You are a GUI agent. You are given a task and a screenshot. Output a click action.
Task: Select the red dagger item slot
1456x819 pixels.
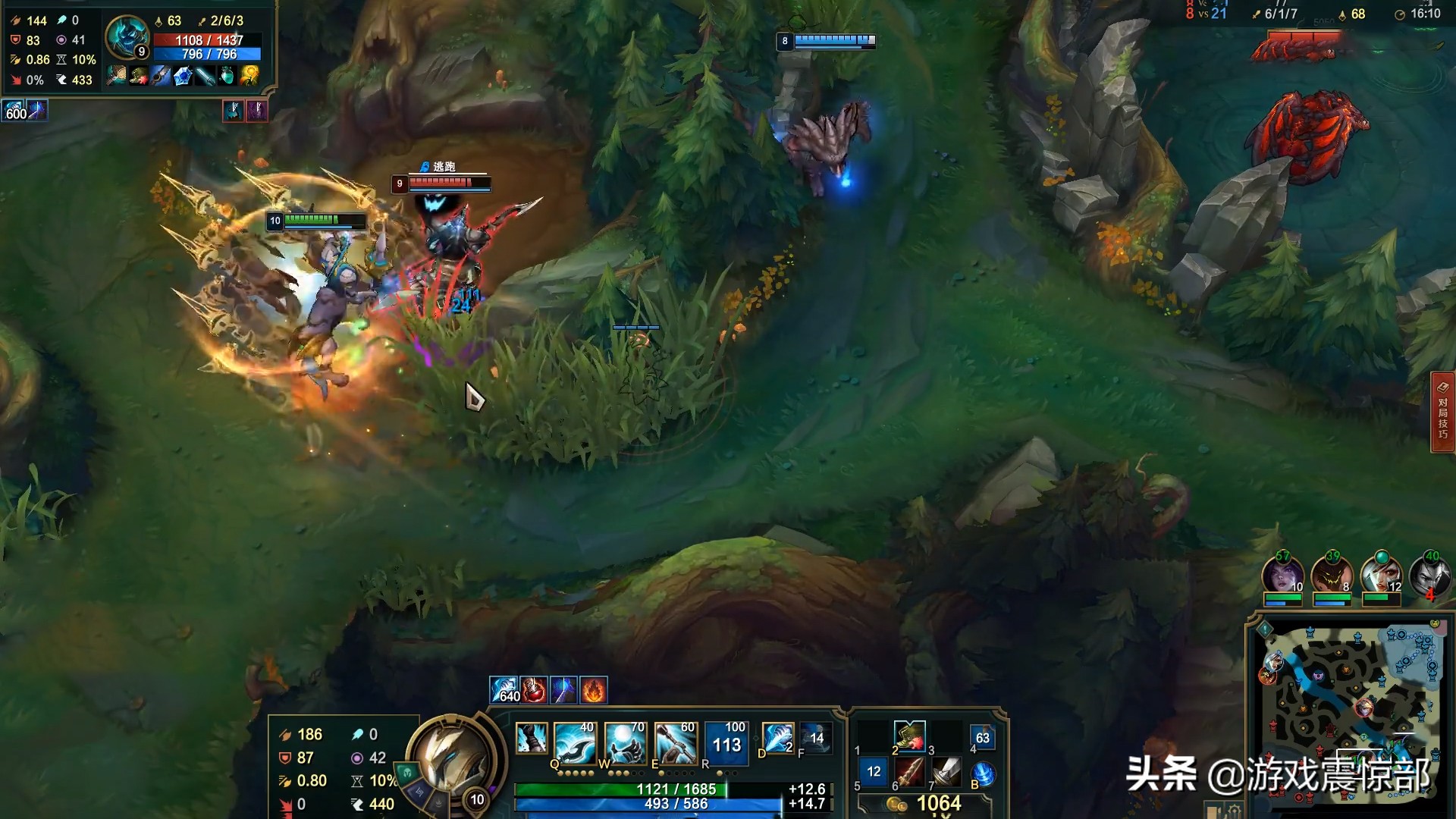tap(909, 773)
